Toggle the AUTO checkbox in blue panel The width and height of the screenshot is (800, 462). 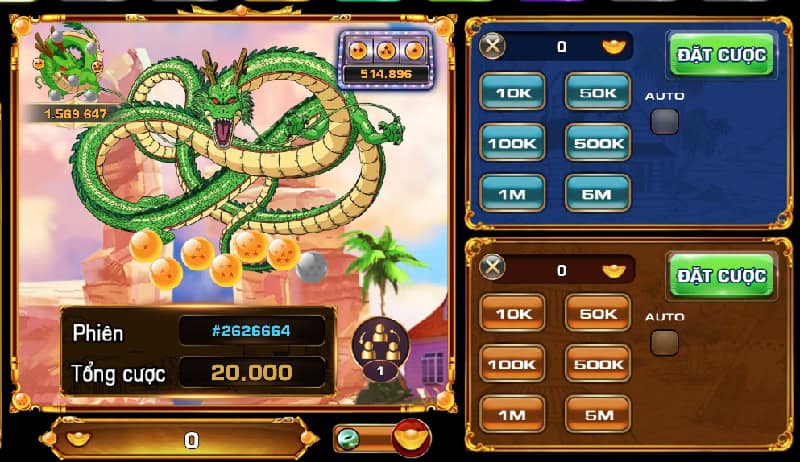[664, 122]
